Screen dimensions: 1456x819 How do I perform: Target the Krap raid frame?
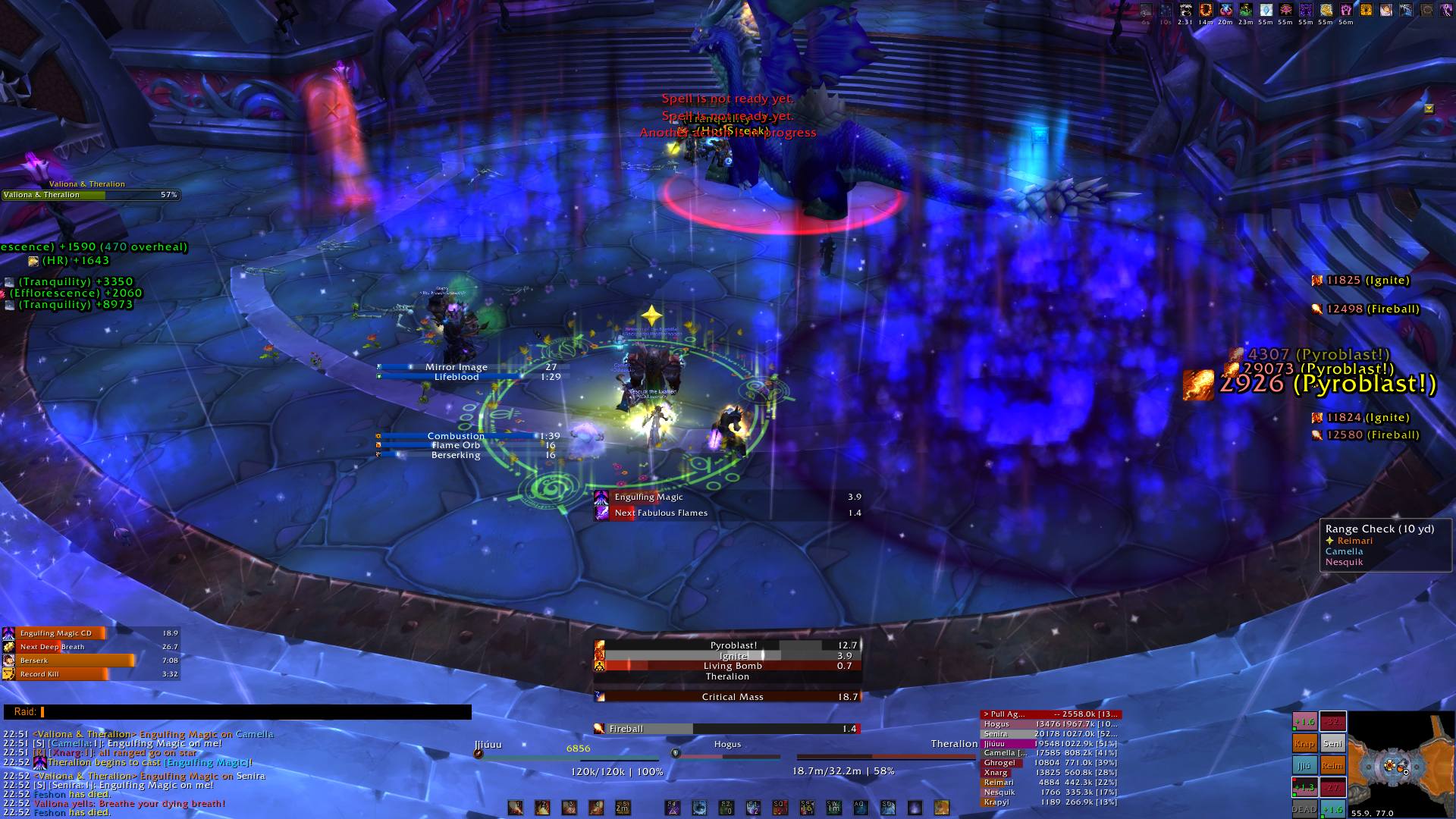point(1304,744)
